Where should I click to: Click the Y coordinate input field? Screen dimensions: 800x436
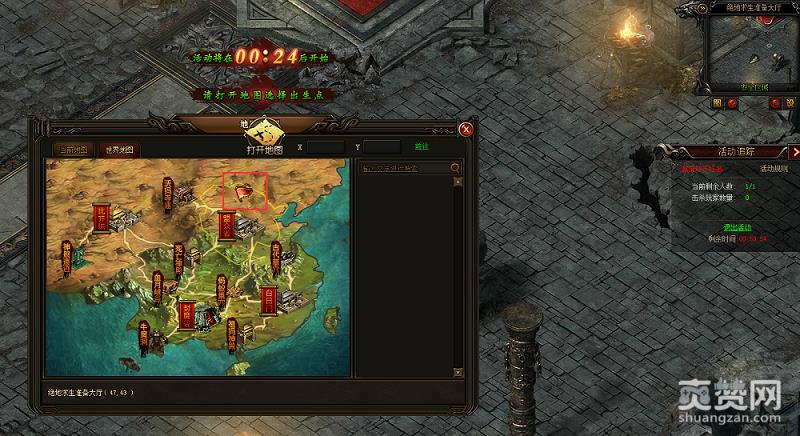381,147
